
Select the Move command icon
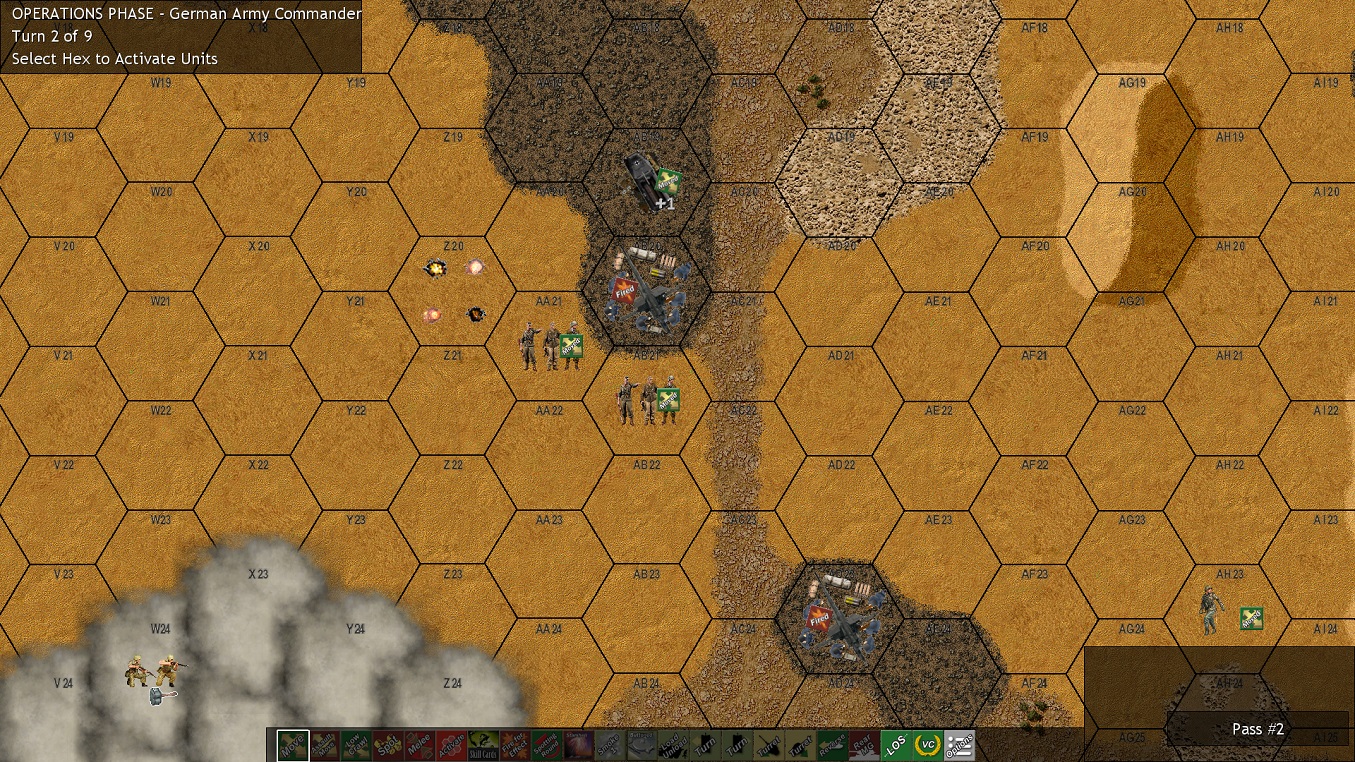coord(294,744)
